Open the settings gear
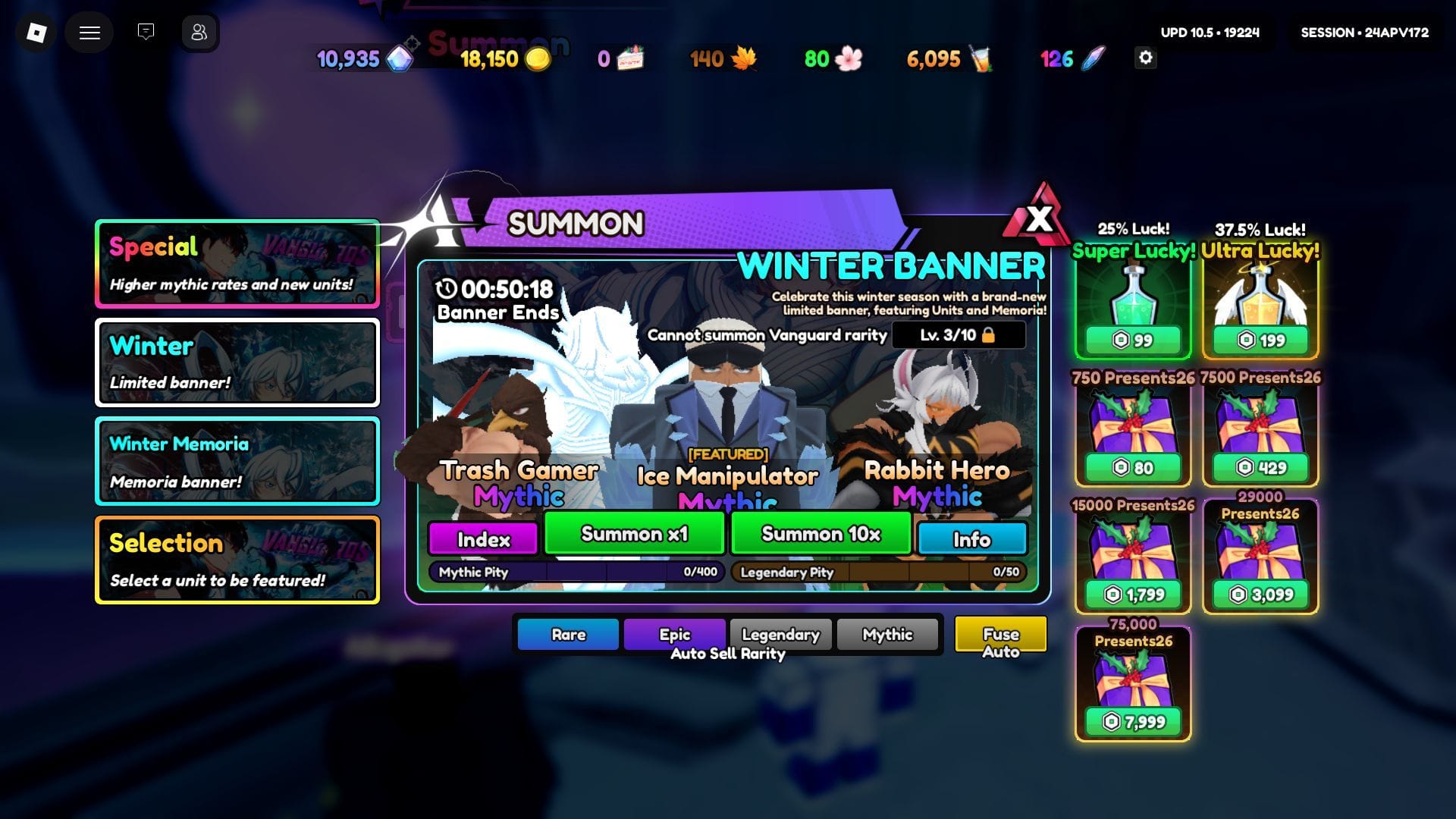The height and width of the screenshot is (819, 1456). click(1147, 58)
